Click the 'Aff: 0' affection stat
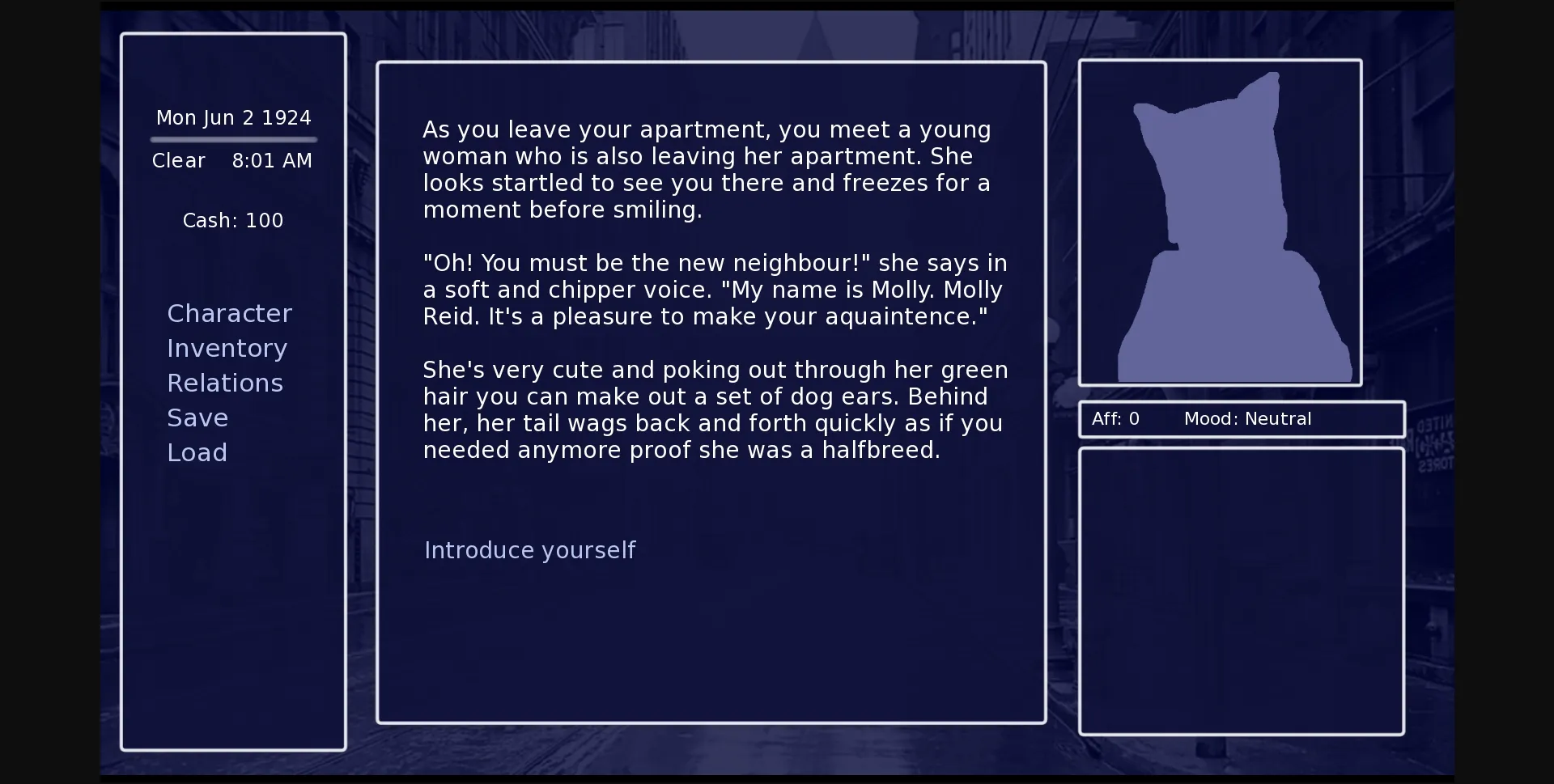 (x=1115, y=418)
